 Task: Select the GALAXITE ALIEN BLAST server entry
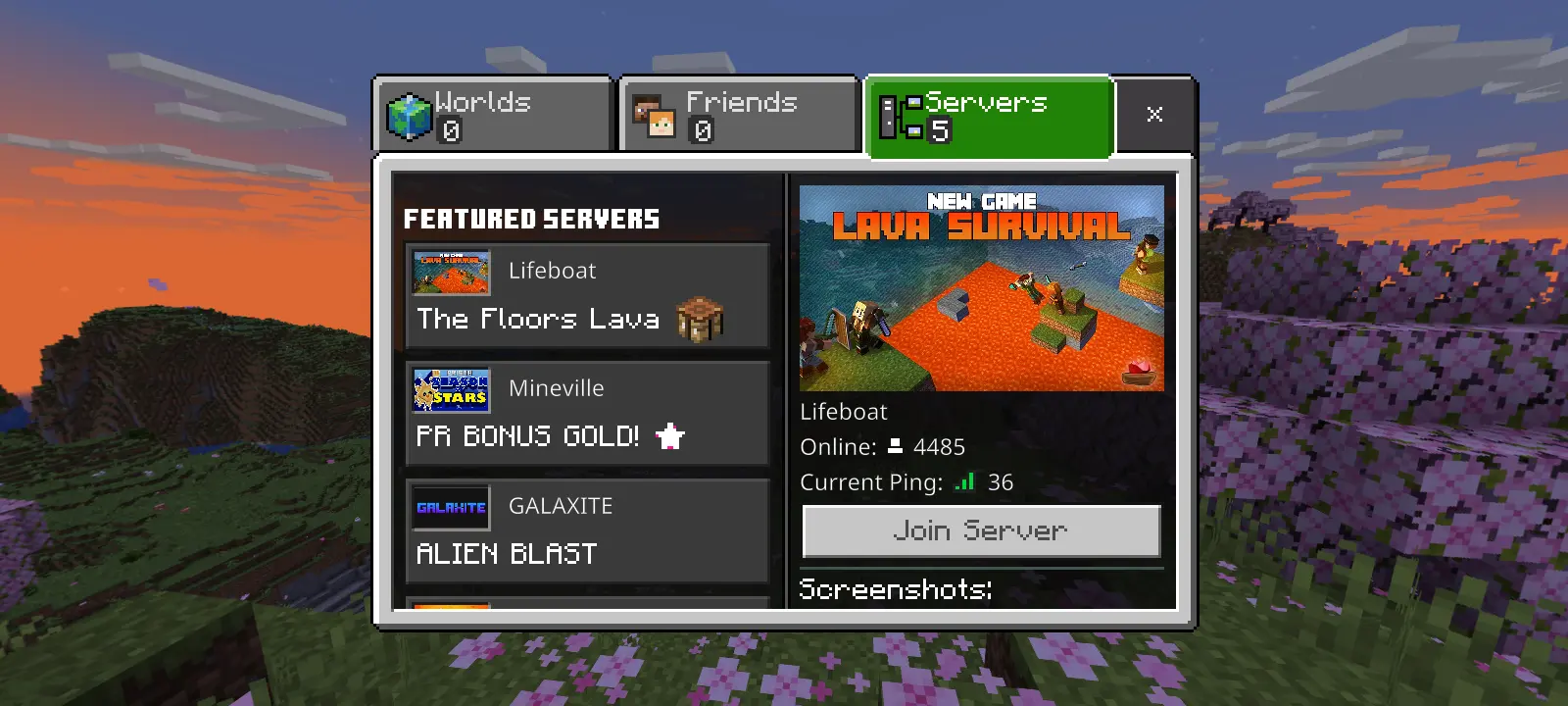[586, 530]
